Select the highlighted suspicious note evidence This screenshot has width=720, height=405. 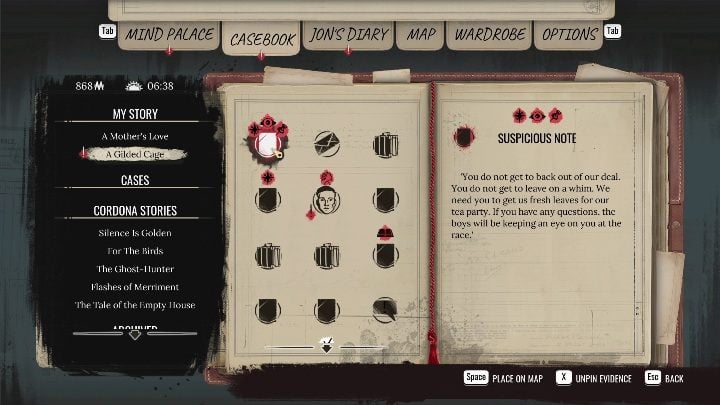point(268,145)
